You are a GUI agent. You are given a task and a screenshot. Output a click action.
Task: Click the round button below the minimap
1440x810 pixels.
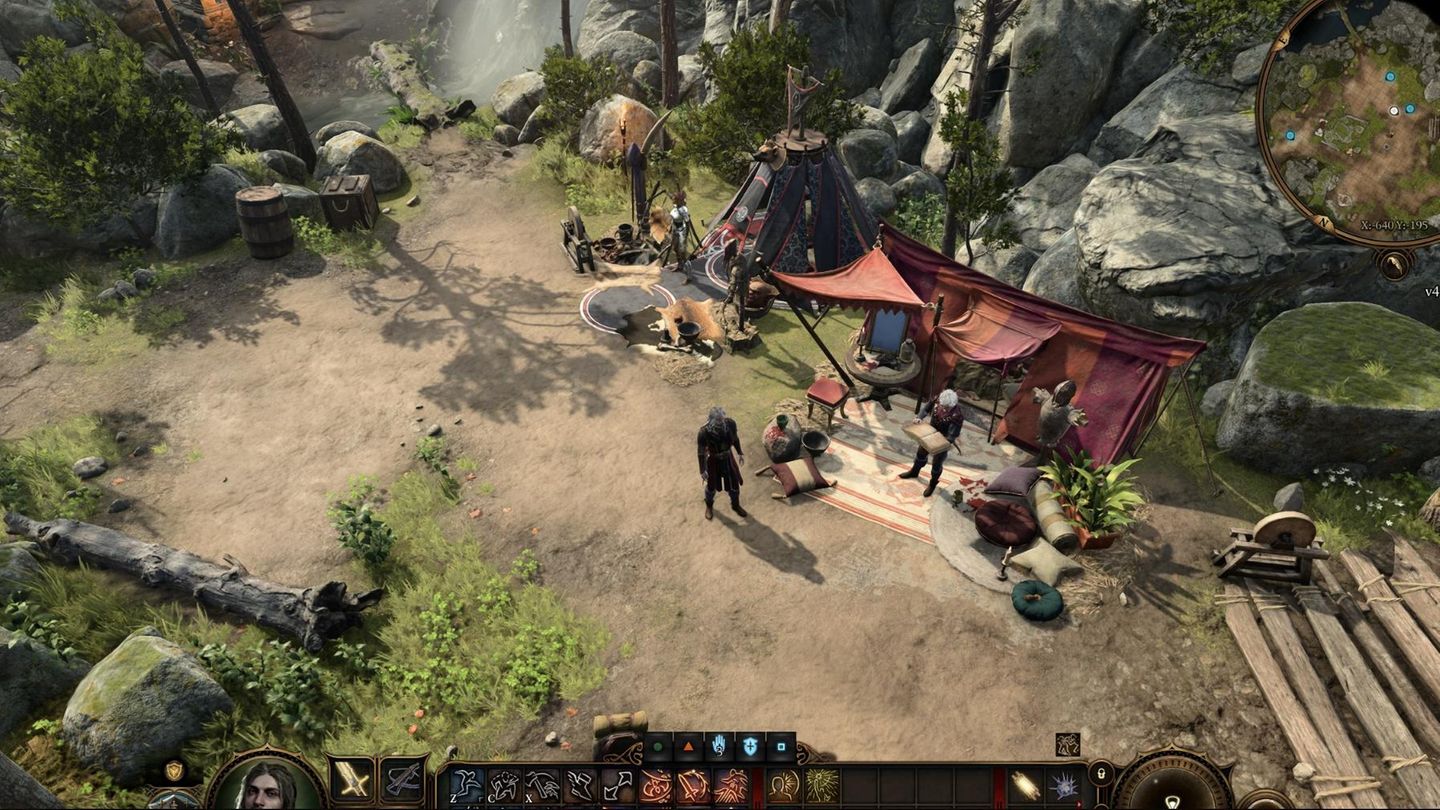click(1392, 263)
